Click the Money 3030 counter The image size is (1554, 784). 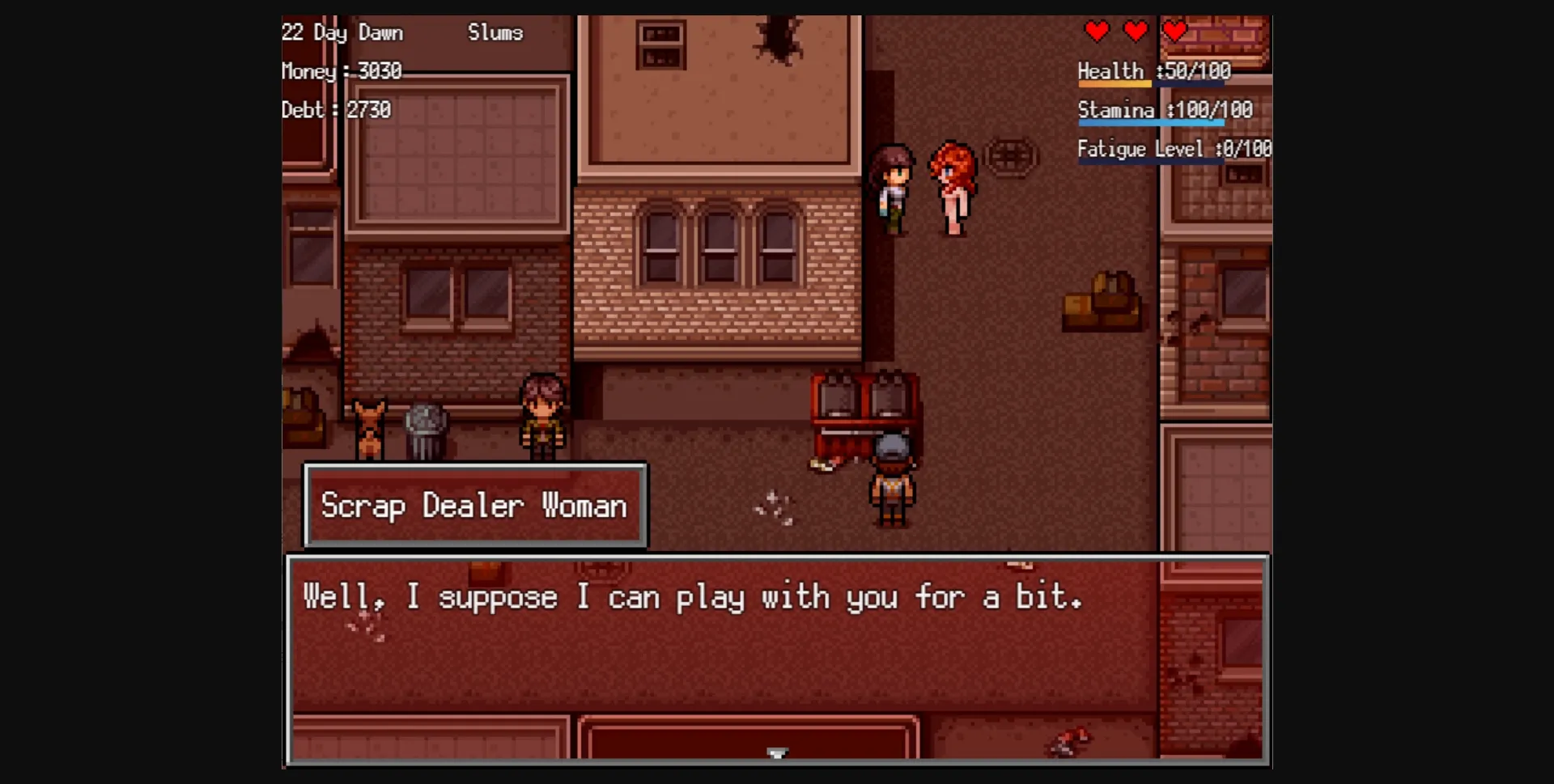[341, 71]
